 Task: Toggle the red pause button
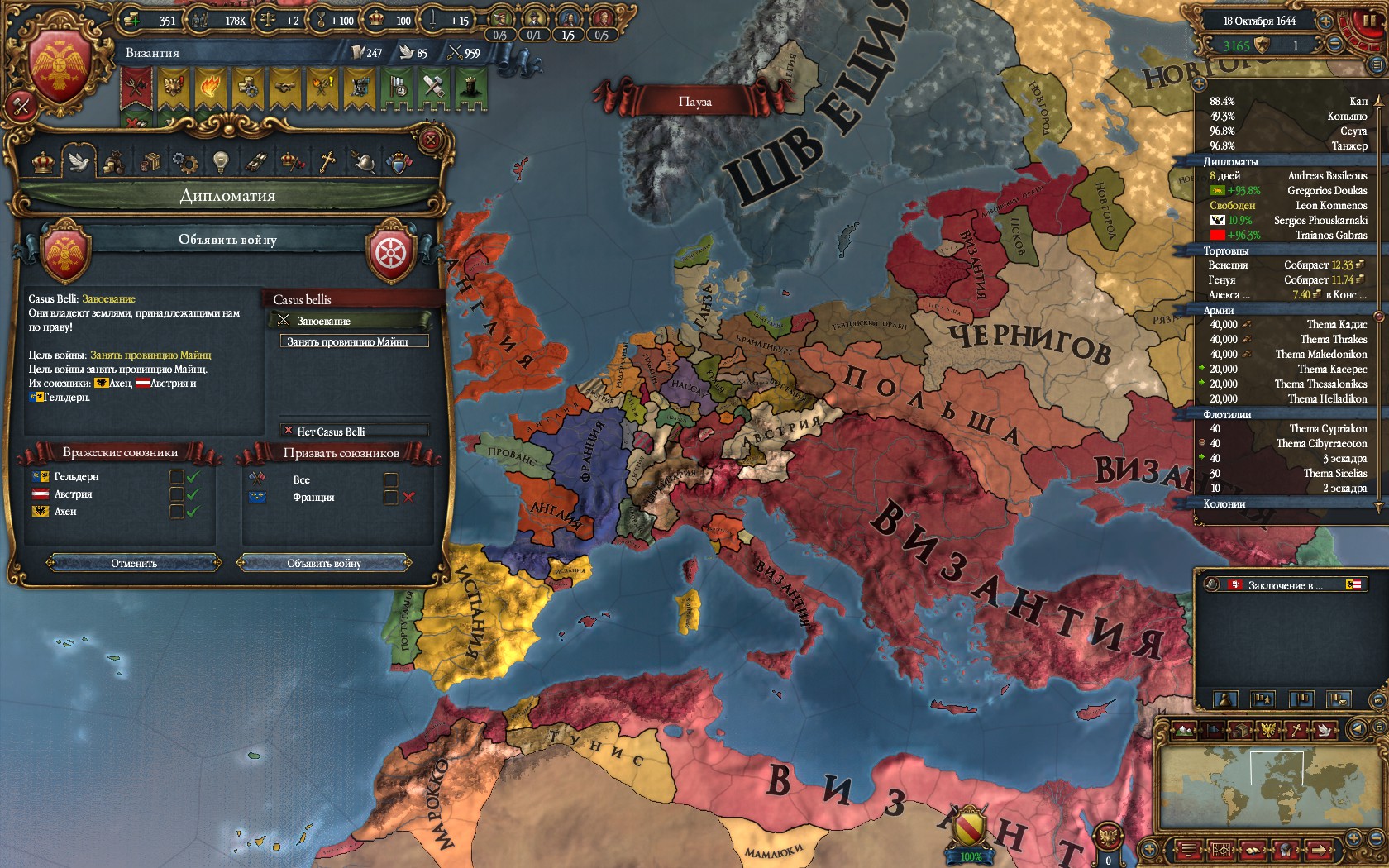pyautogui.click(x=1370, y=22)
